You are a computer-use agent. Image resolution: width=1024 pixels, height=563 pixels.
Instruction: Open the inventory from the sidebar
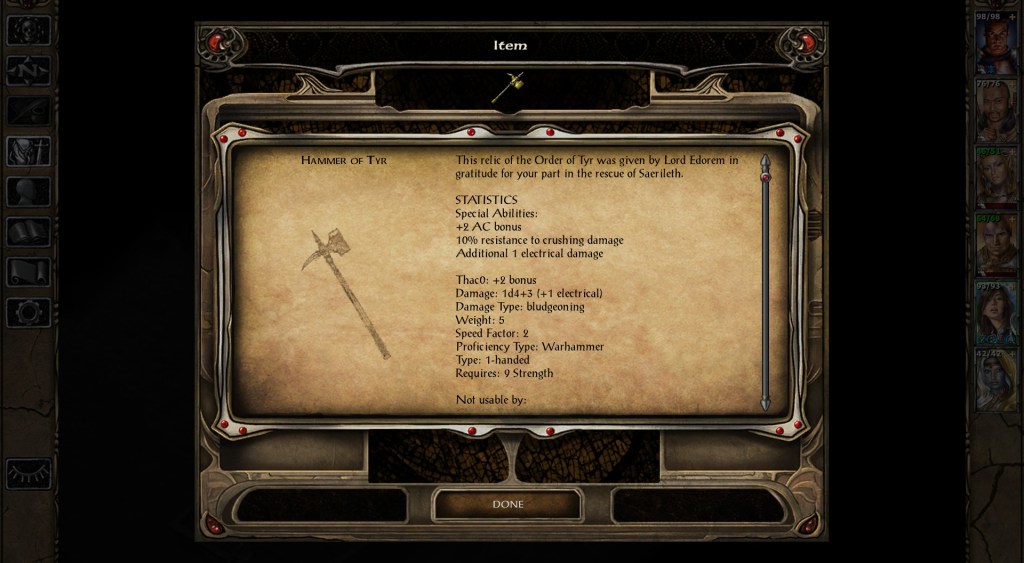[x=28, y=151]
